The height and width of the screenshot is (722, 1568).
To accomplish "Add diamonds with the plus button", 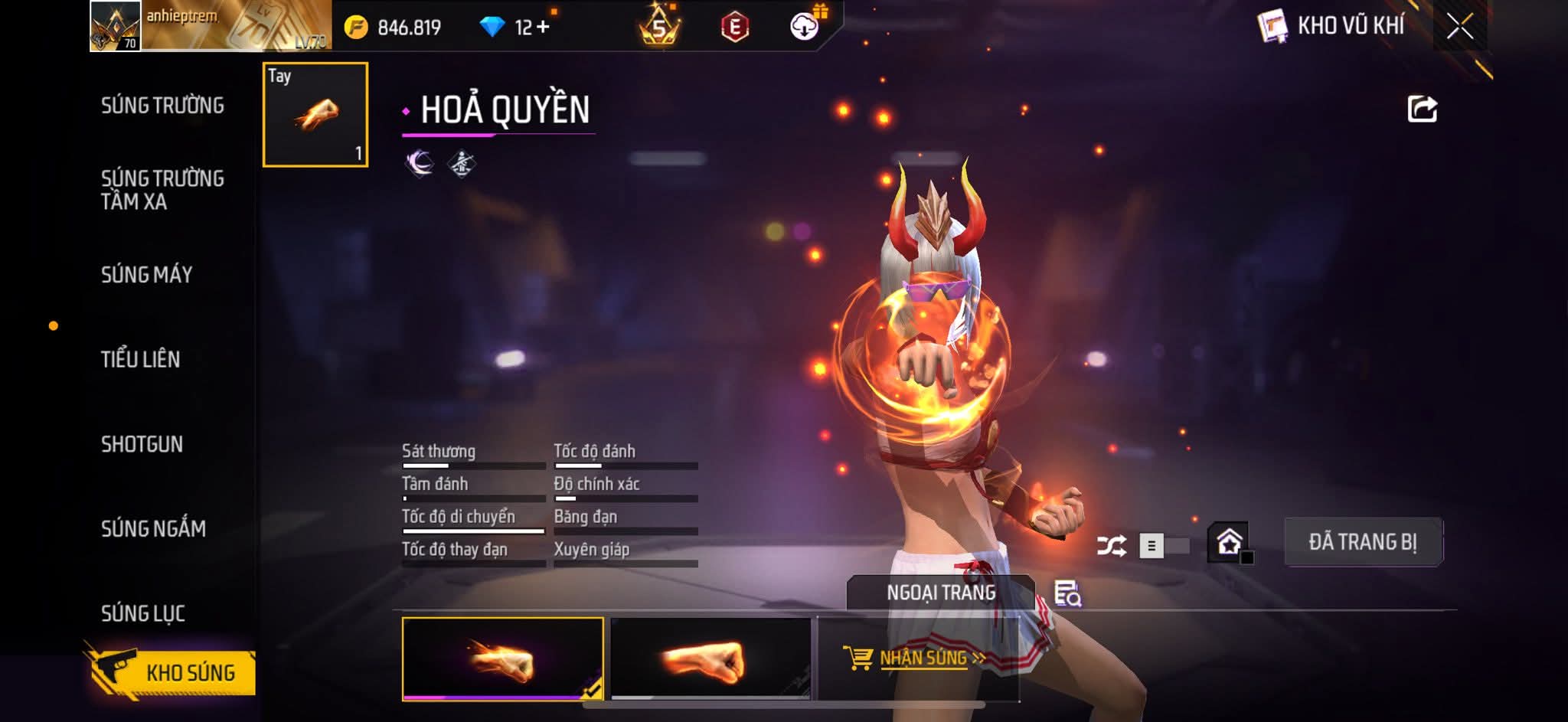I will click(543, 28).
